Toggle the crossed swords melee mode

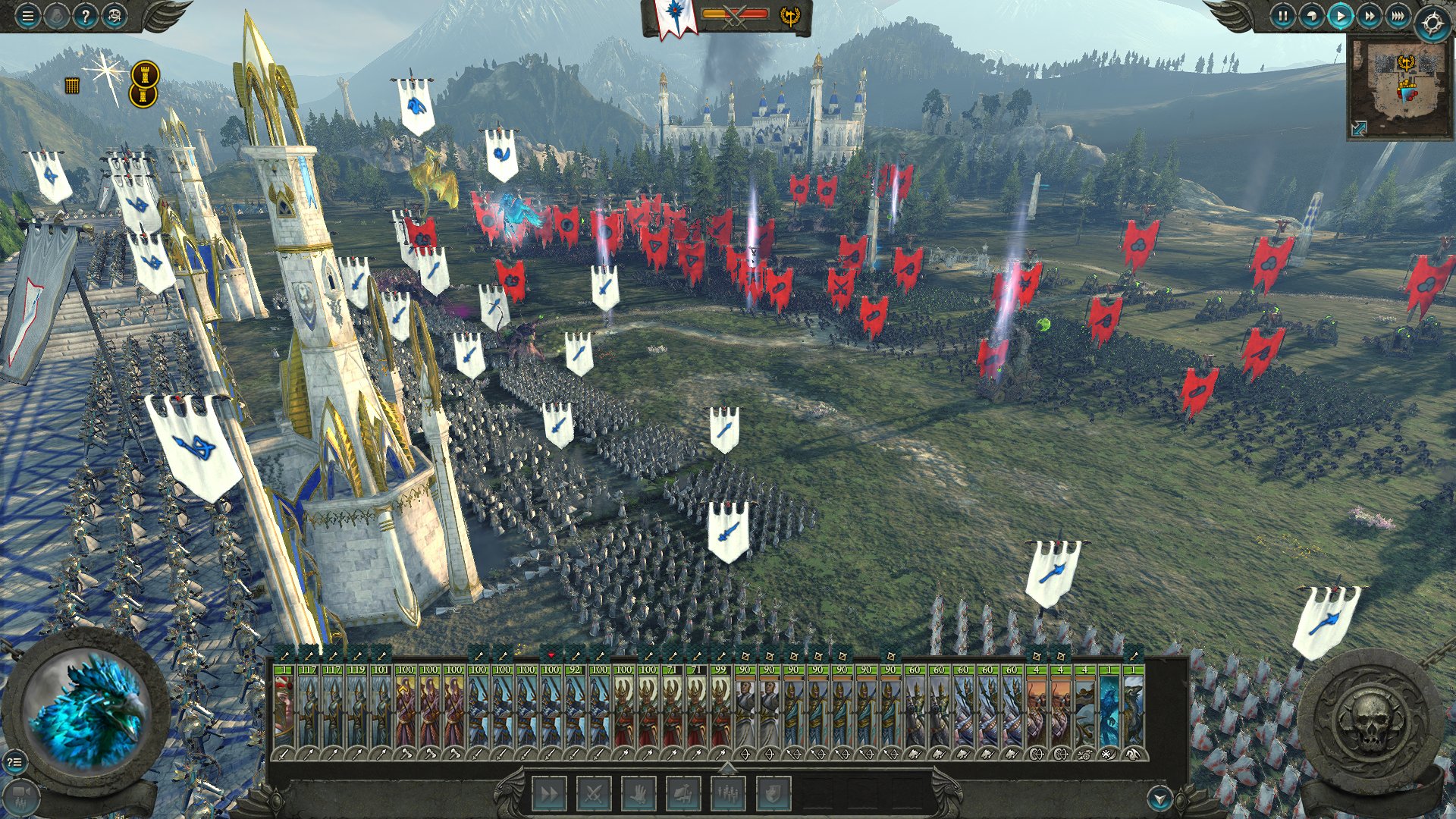pos(594,794)
